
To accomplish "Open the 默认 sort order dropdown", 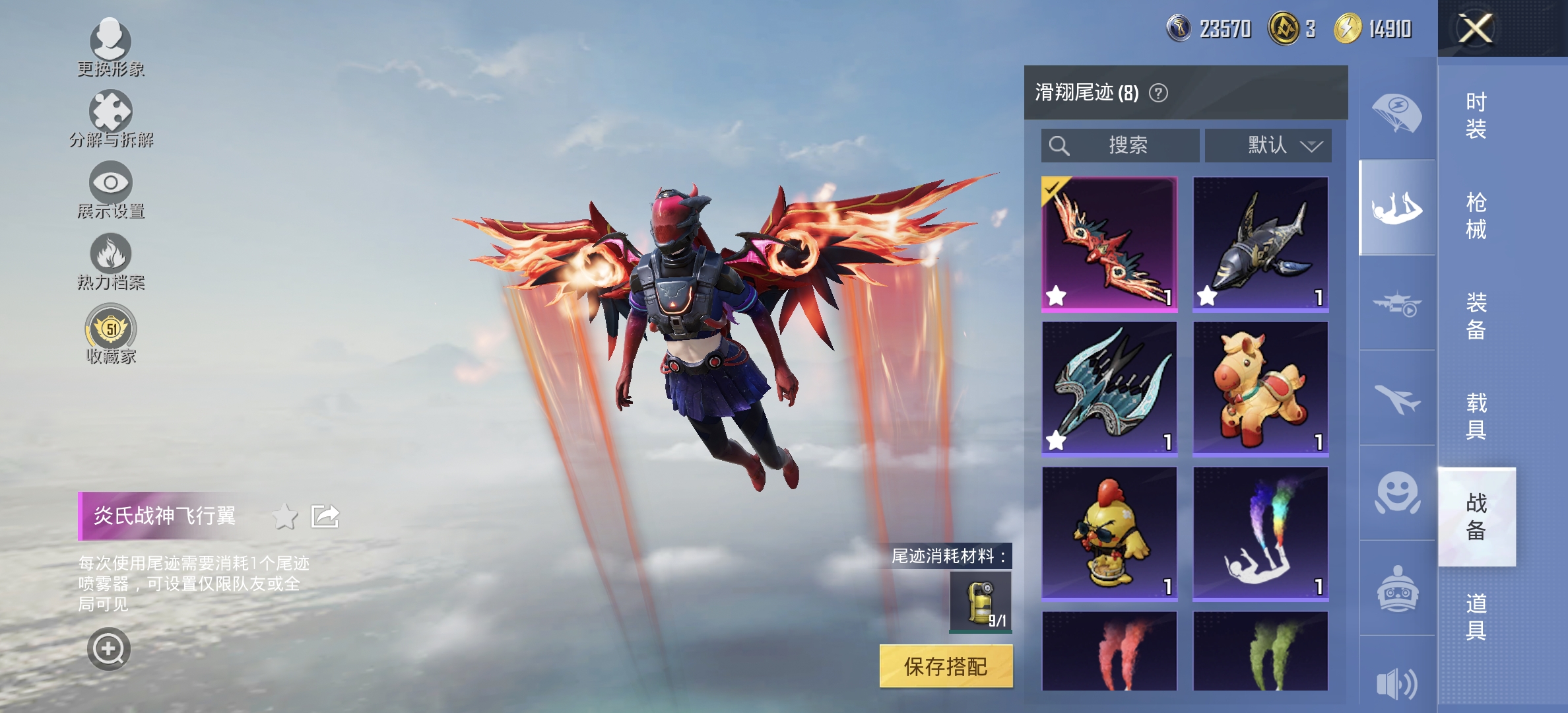I will (1268, 146).
